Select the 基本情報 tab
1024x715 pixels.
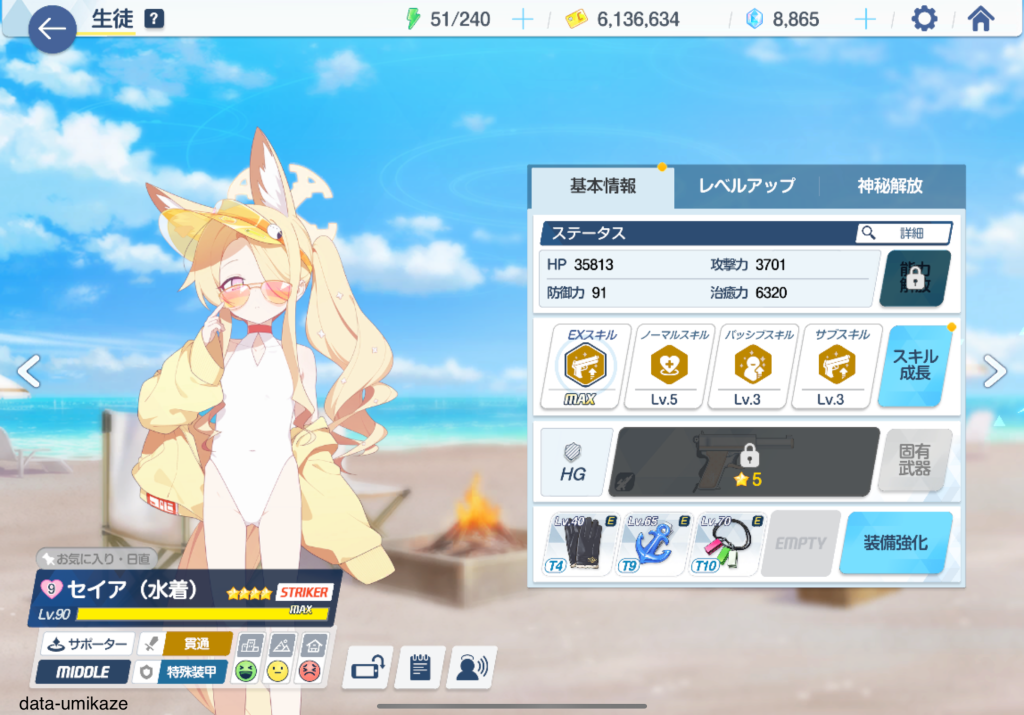(x=602, y=186)
